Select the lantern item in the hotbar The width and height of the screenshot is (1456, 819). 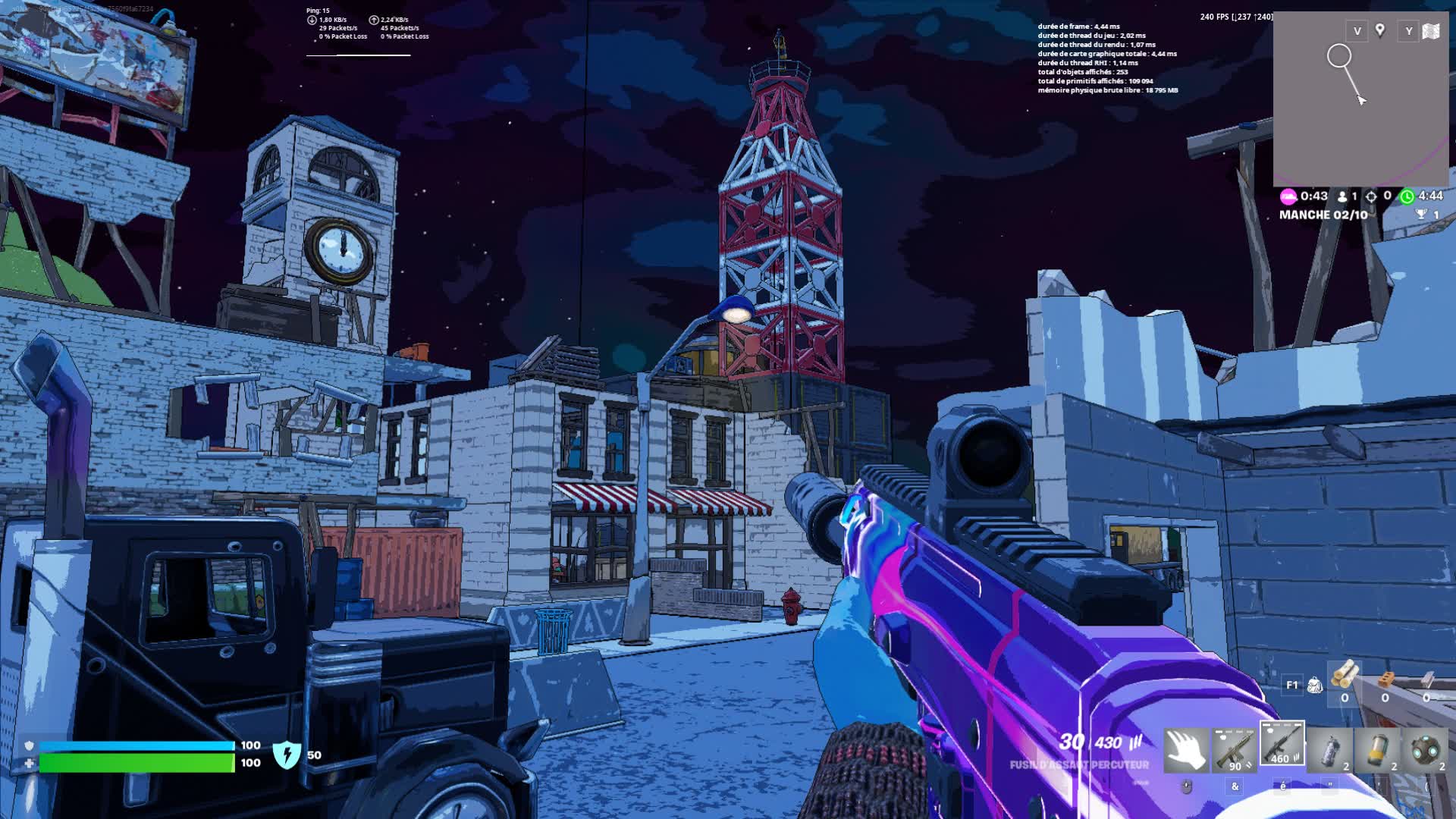1379,752
